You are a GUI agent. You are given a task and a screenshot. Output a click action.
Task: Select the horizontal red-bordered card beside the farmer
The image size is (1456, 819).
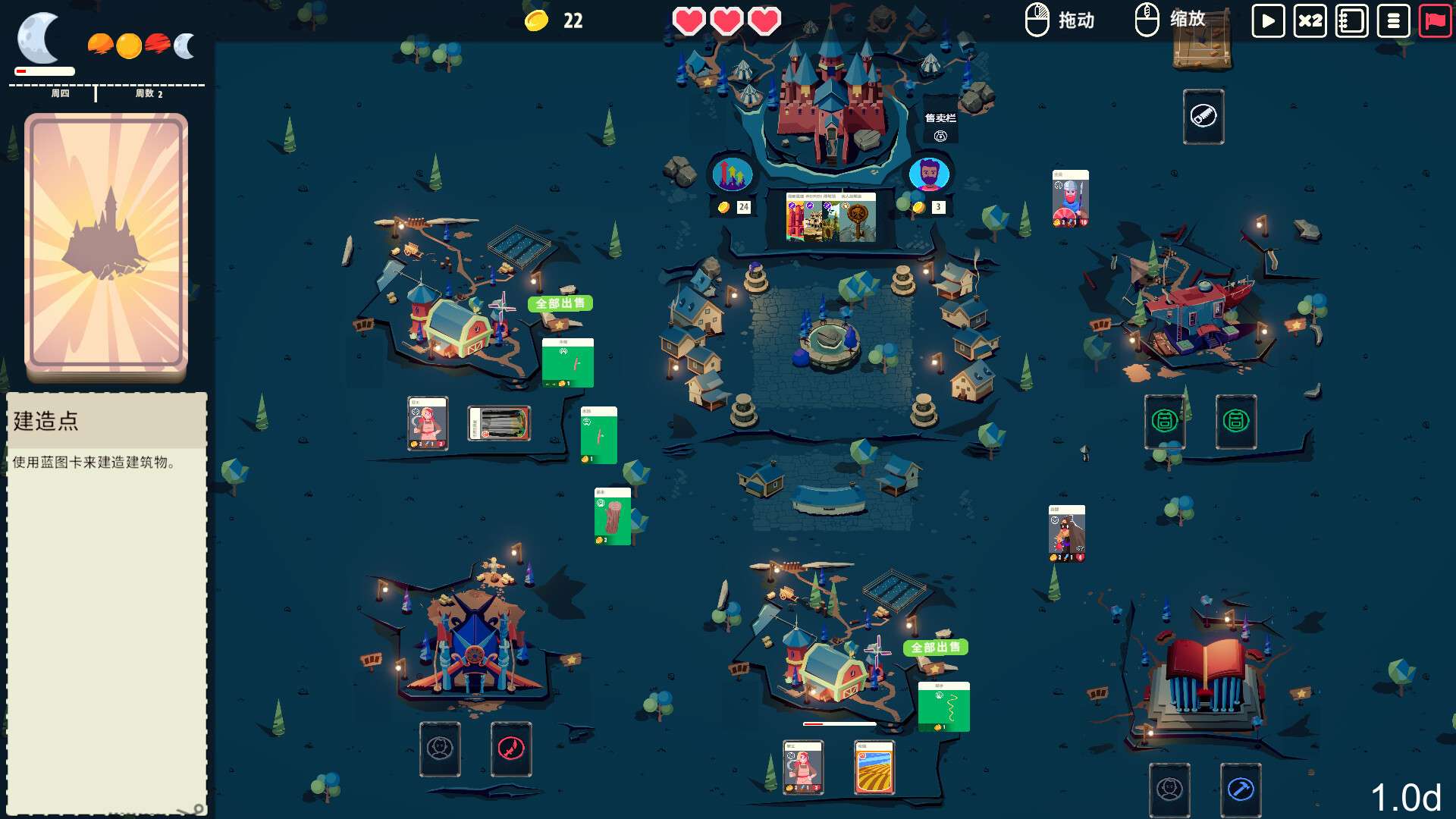click(498, 423)
